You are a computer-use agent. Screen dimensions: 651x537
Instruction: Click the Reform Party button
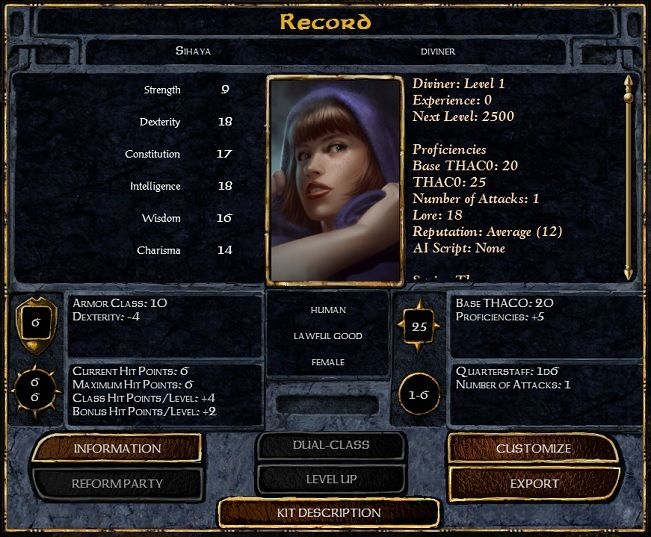point(117,484)
